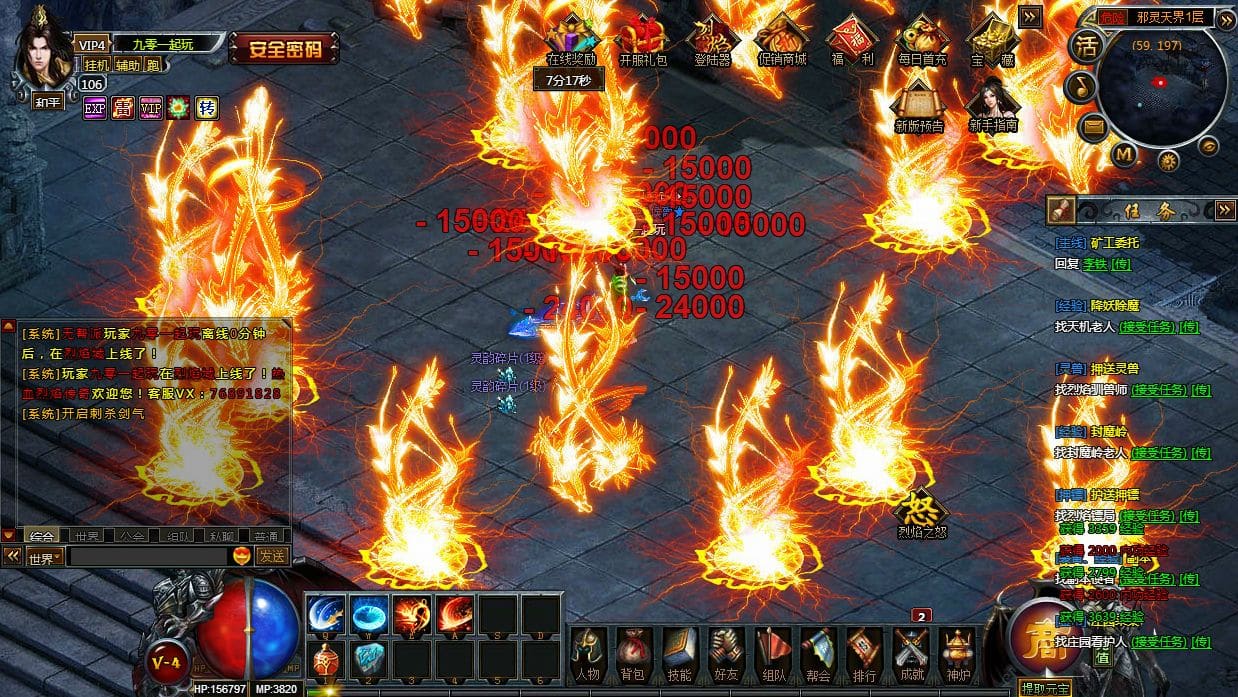This screenshot has height=697, width=1238.
Task: Toggle the music note sound button
Action: click(1079, 86)
